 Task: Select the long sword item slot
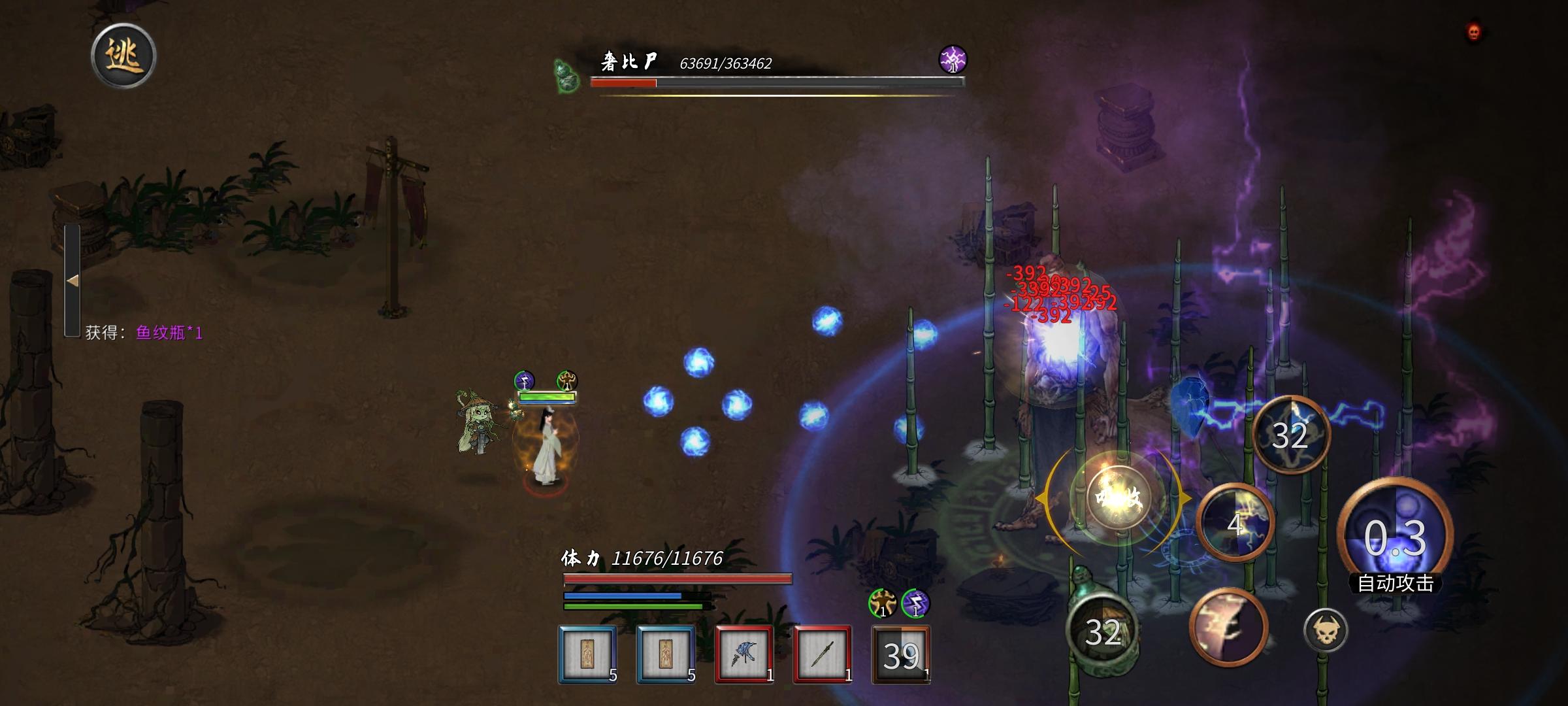point(822,654)
